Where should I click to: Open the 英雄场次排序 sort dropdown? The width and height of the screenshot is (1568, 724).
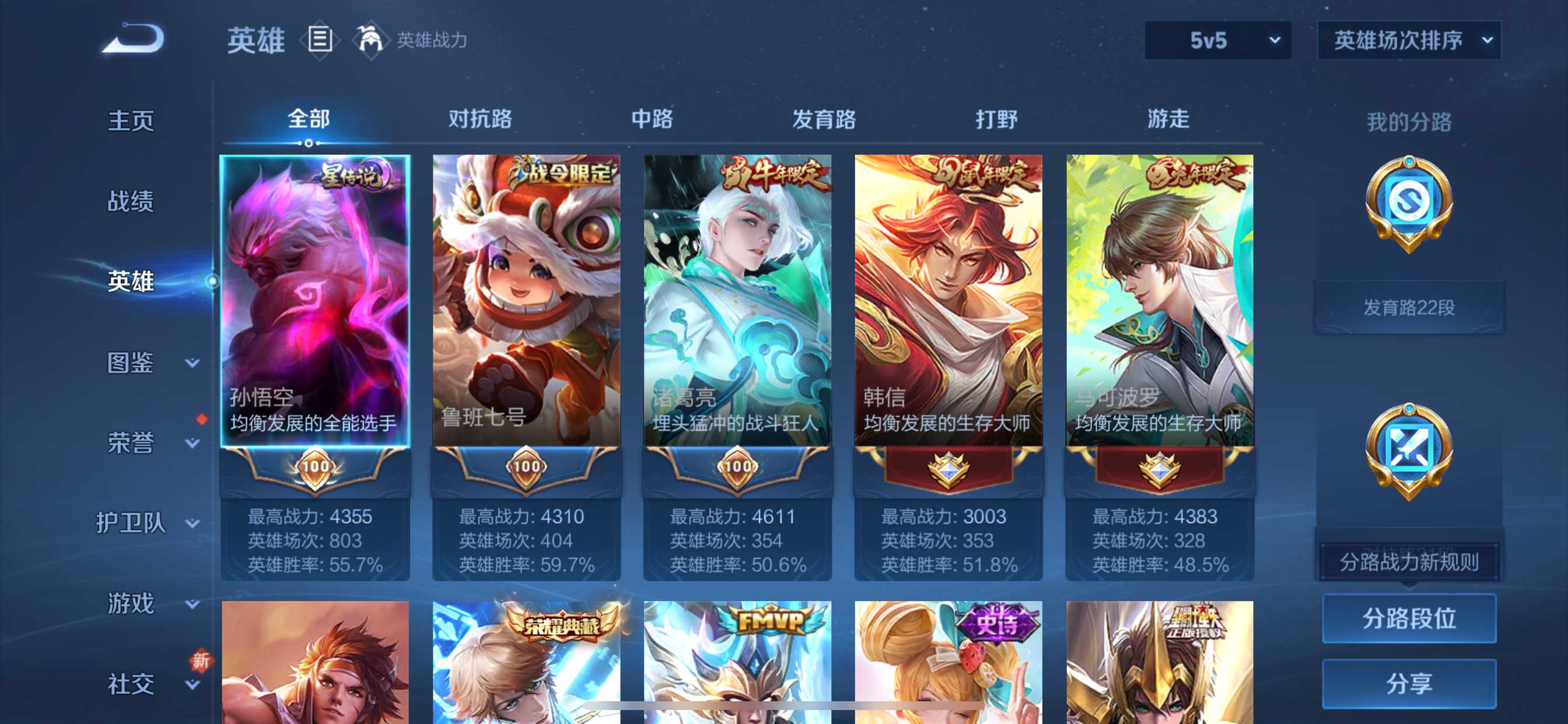(1408, 41)
